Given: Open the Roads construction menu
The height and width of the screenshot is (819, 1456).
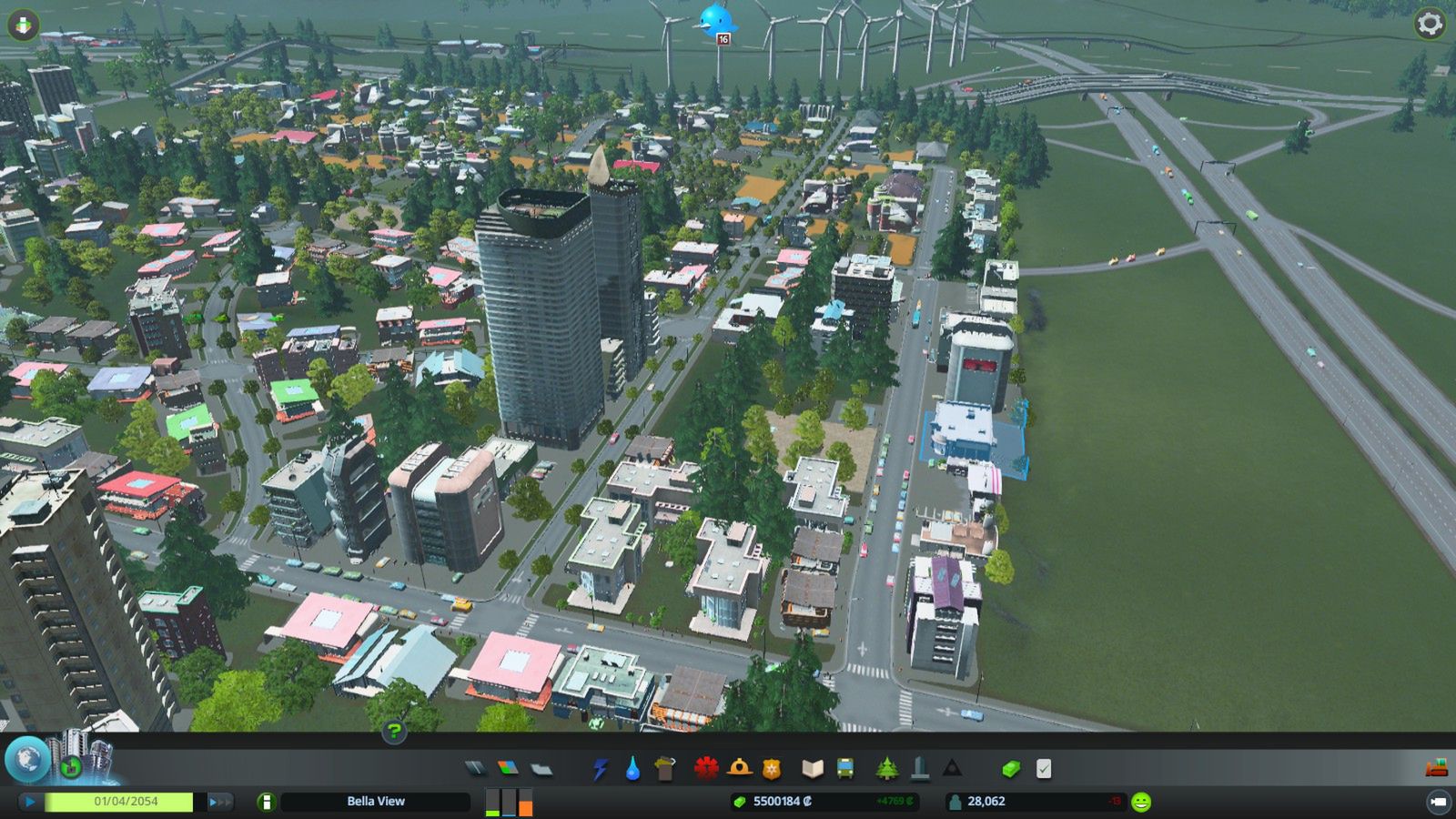Looking at the screenshot, I should pyautogui.click(x=478, y=769).
